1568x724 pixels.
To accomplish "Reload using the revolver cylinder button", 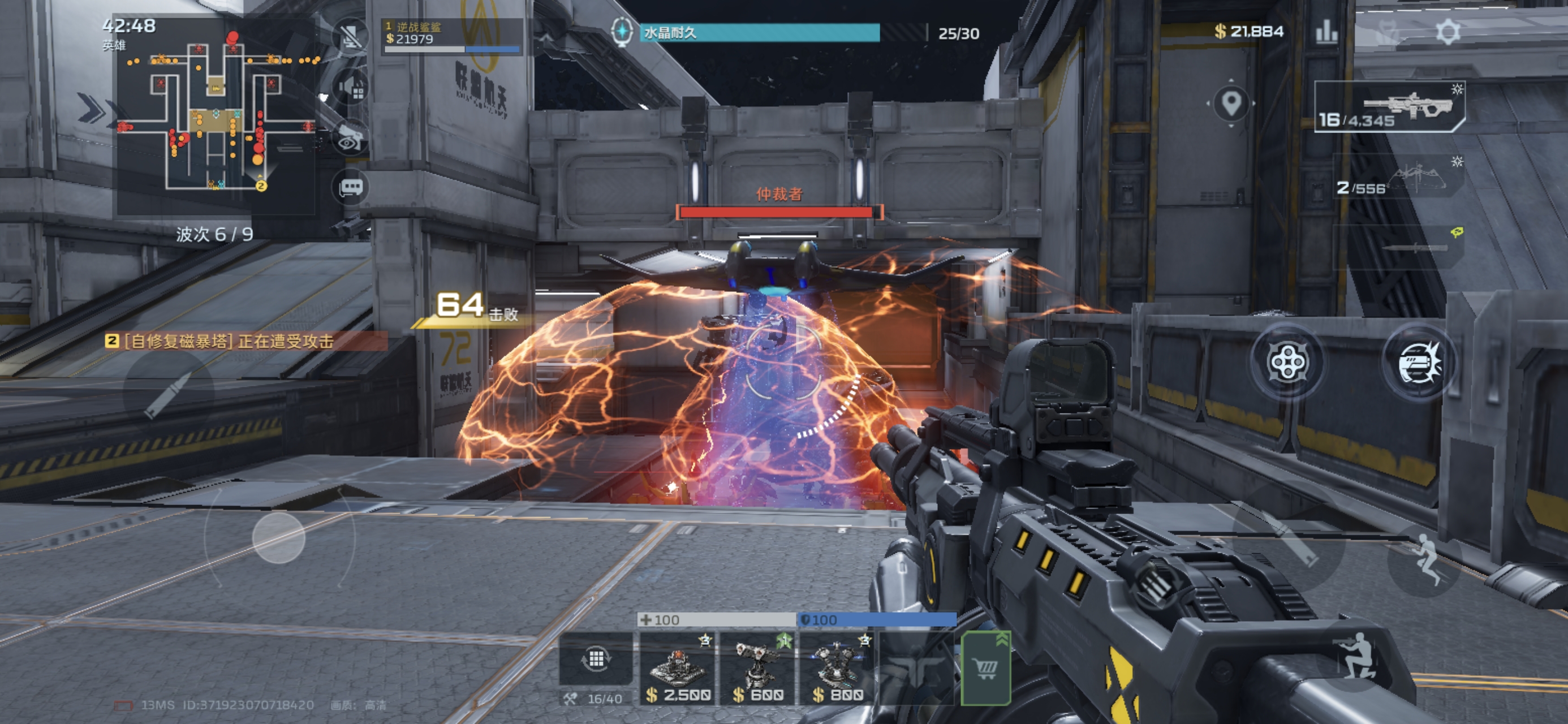I will coord(1287,363).
